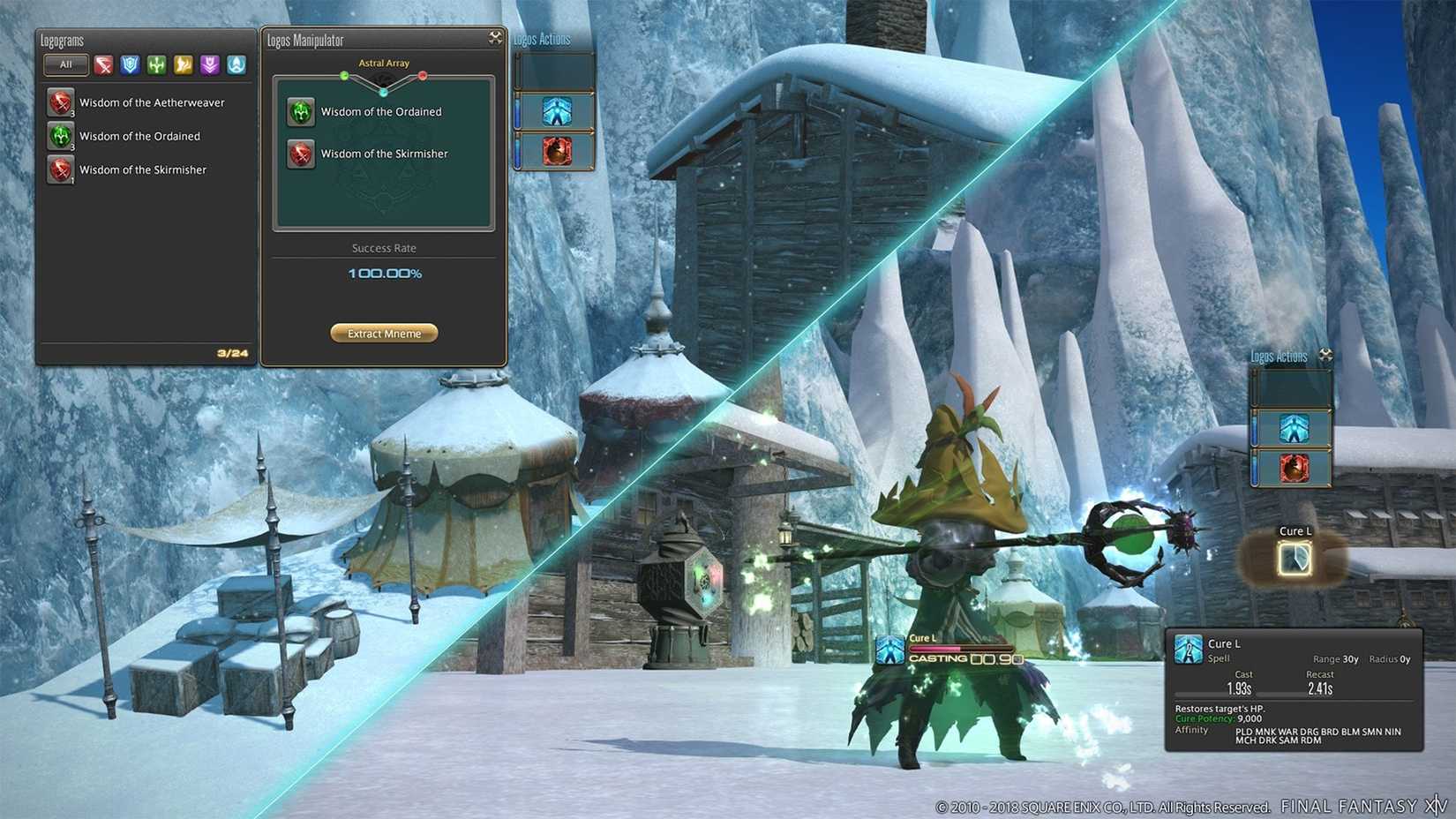Click the blue shield defensive filter icon

[129, 64]
